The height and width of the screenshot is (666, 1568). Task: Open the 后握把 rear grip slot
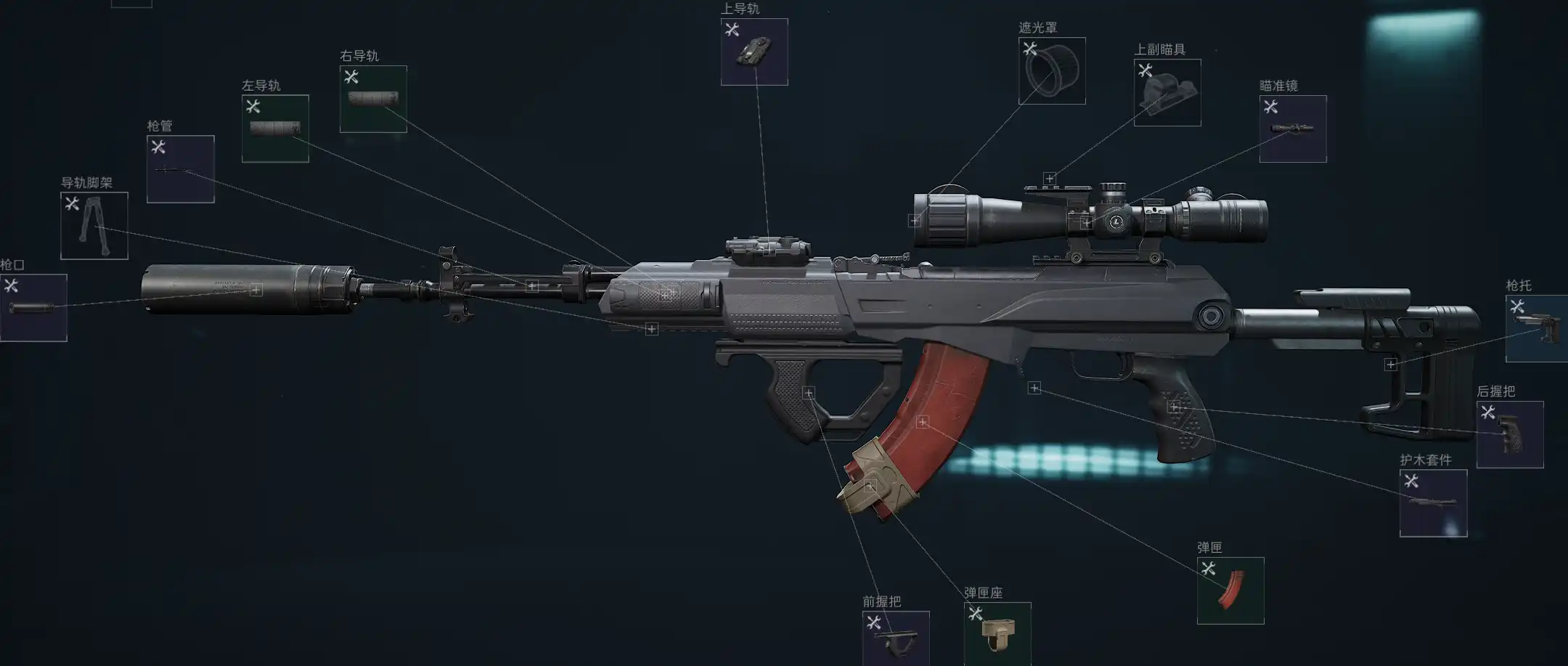point(1510,434)
